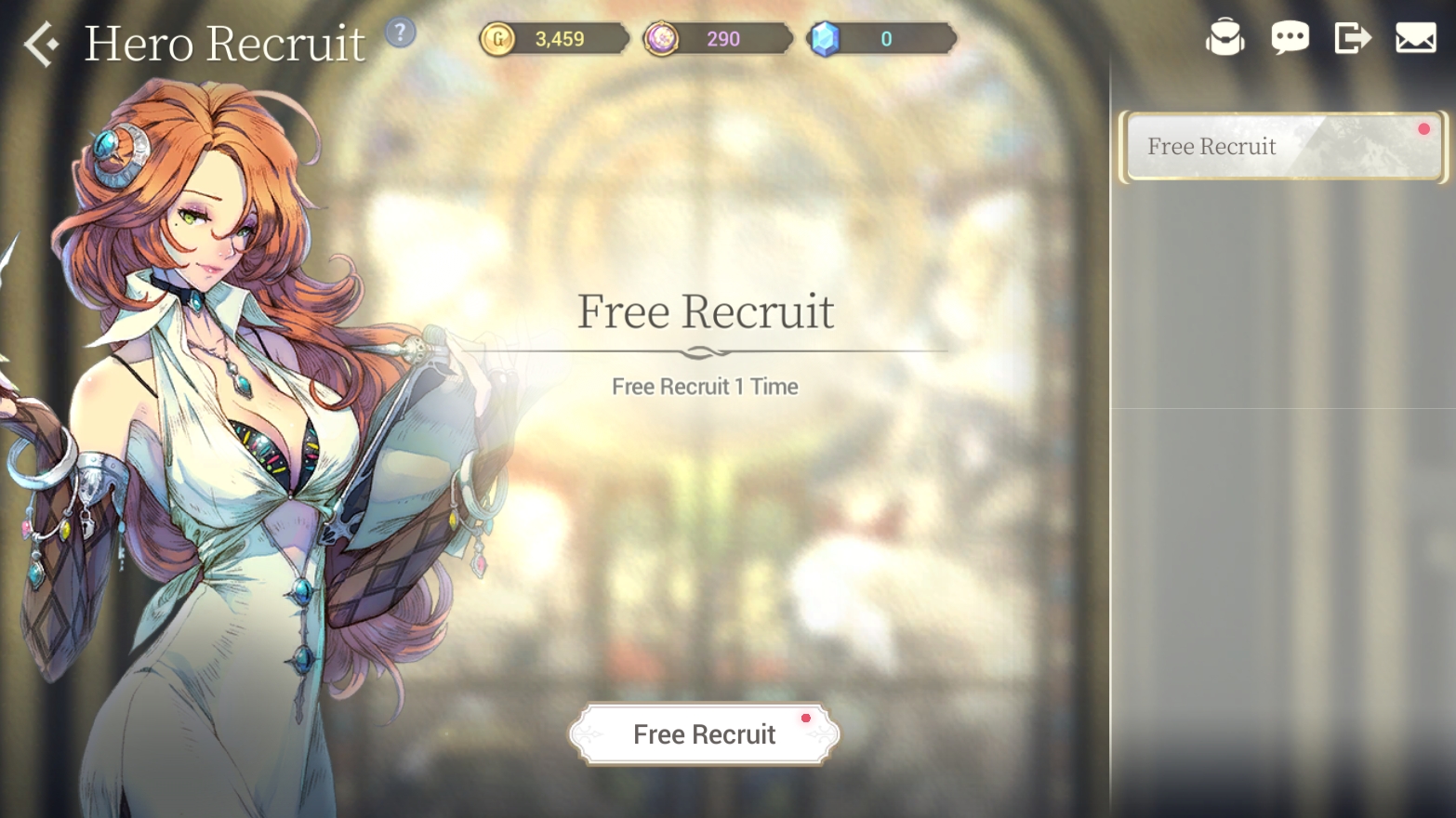Activate the Free Recruit button at bottom
1456x818 pixels.
704,734
